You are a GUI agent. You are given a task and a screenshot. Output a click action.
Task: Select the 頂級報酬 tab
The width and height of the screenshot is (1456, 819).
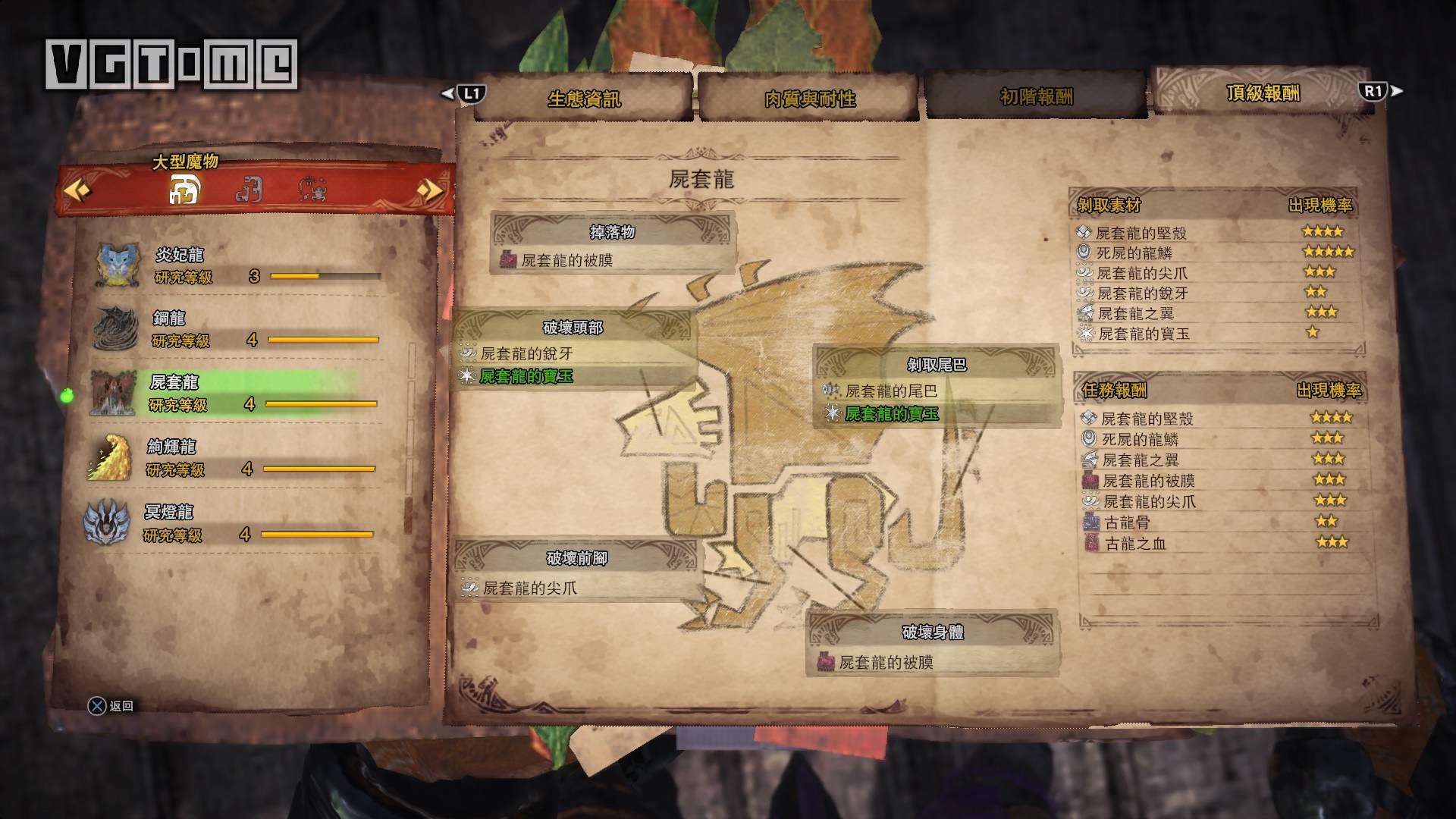[1263, 93]
